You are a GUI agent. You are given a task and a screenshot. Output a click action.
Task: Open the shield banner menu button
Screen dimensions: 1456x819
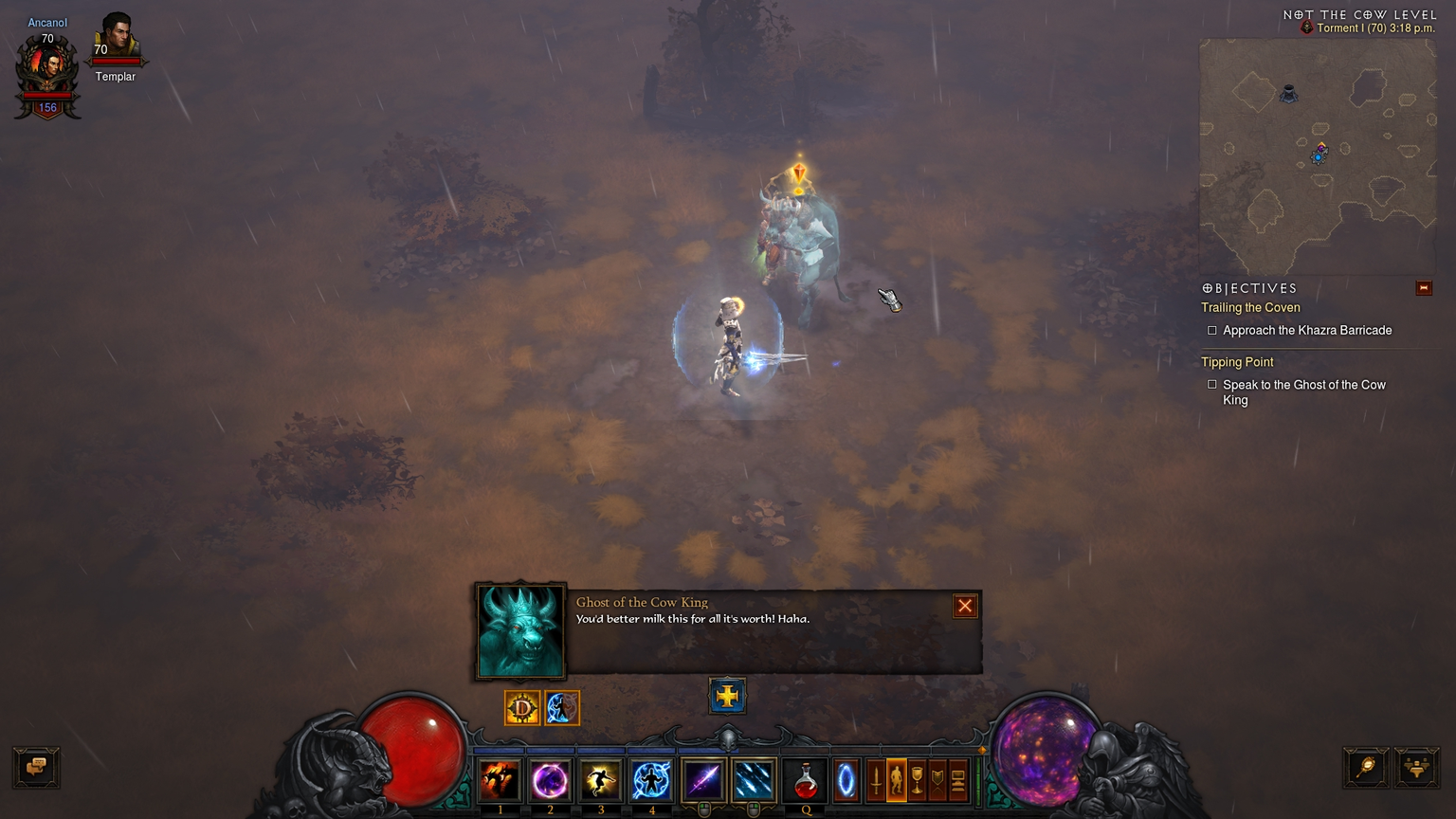937,780
